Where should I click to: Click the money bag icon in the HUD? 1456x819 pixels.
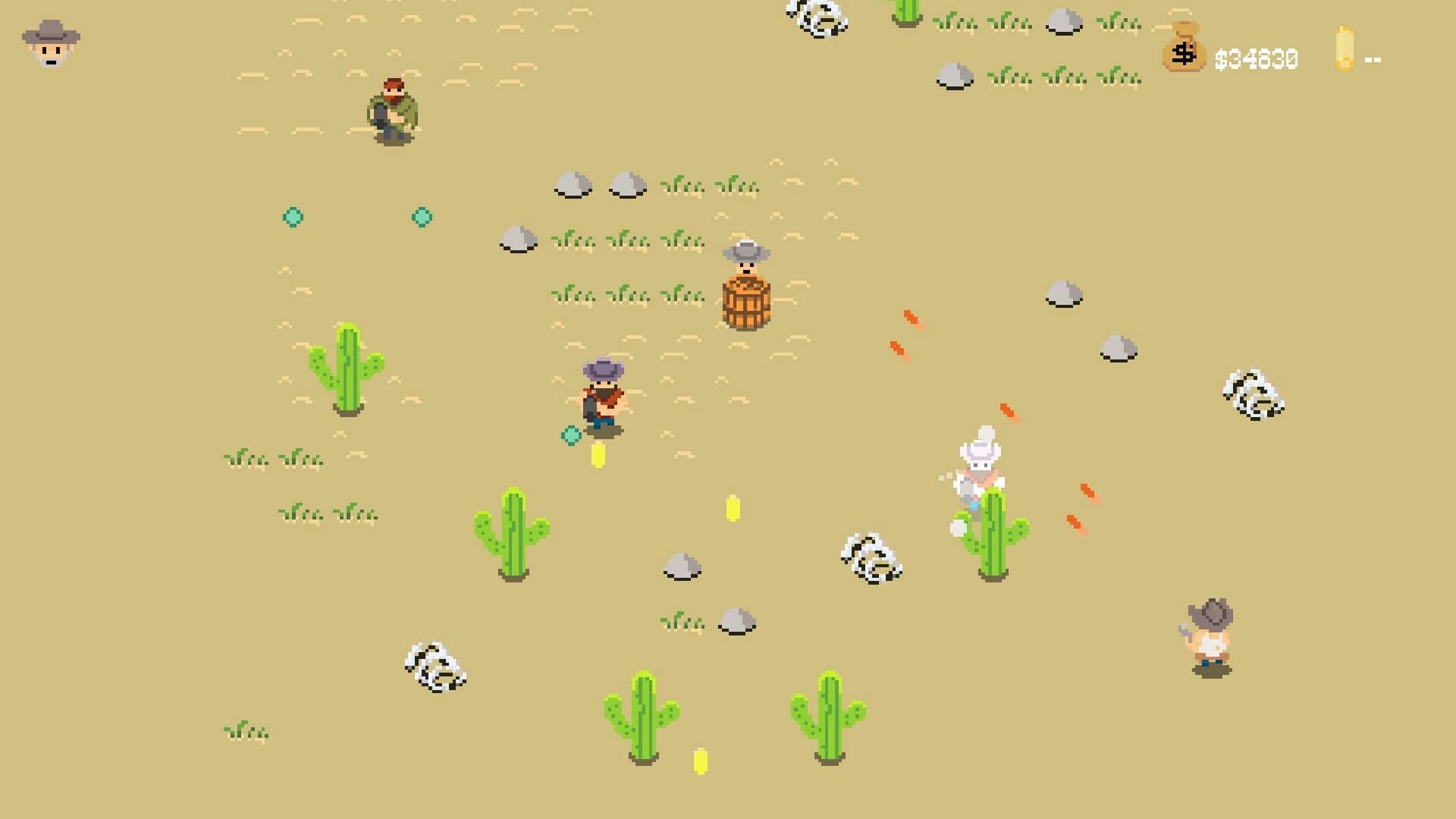click(1183, 52)
